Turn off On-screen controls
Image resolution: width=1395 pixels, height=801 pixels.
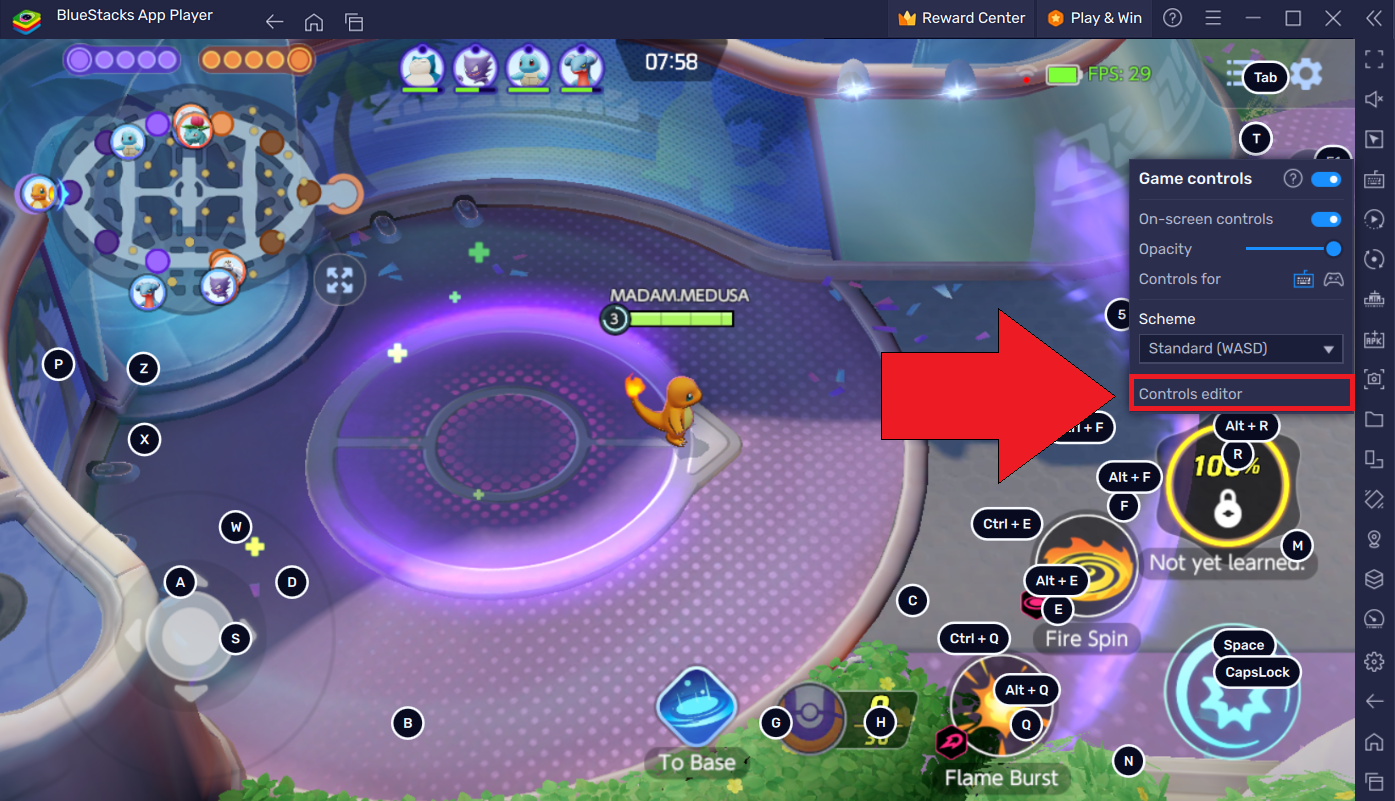point(1326,218)
